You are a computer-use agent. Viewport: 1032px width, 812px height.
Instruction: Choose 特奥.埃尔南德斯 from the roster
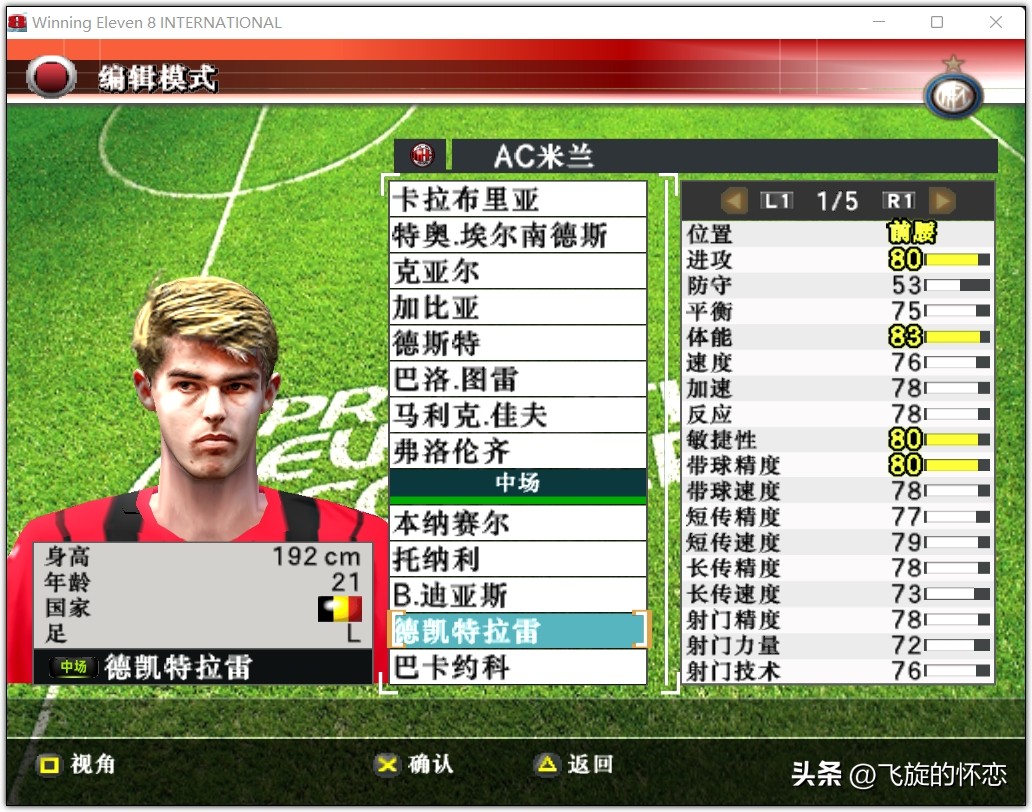[518, 235]
